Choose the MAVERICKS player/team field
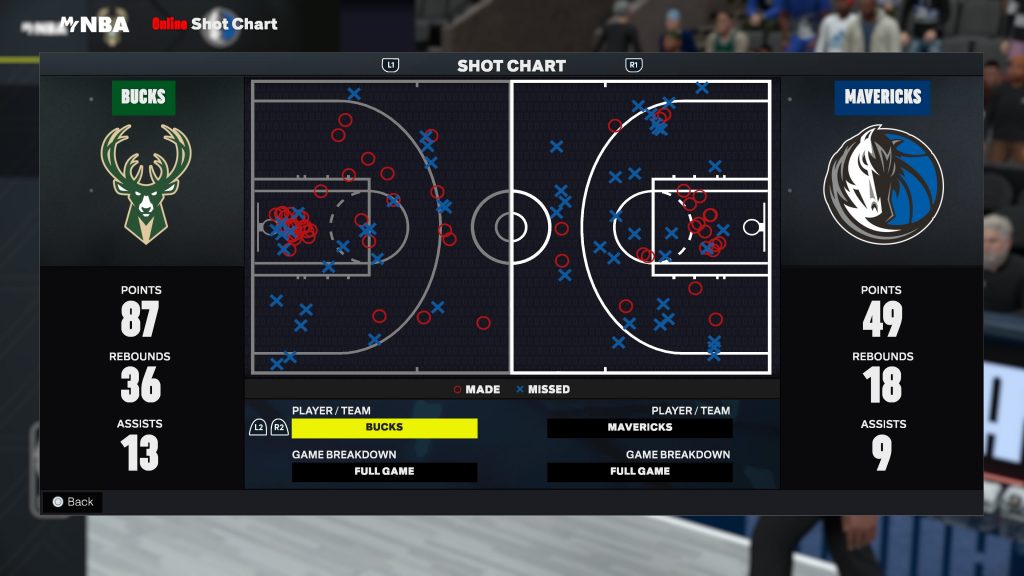The width and height of the screenshot is (1024, 576). click(640, 427)
